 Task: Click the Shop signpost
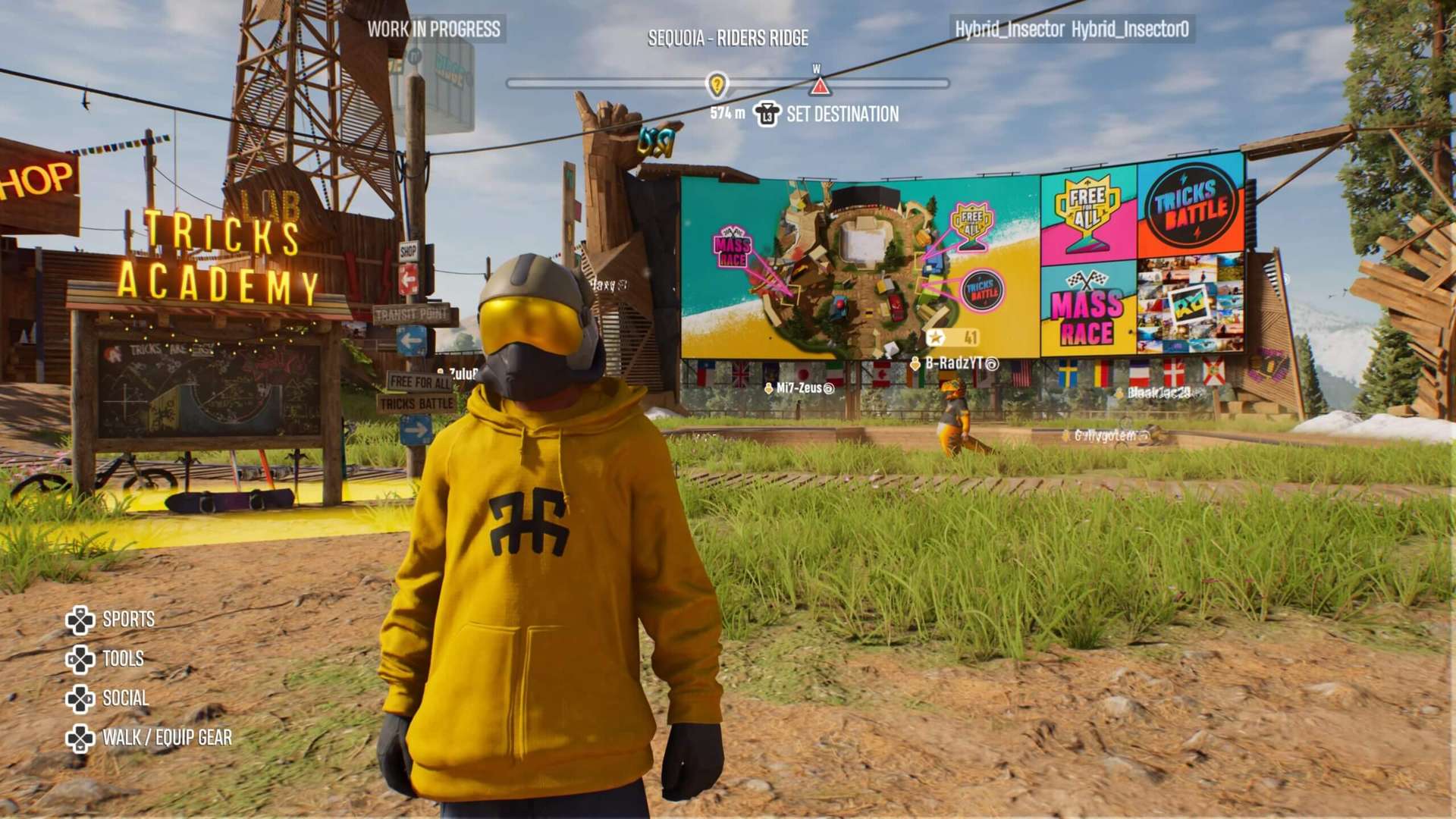point(408,251)
